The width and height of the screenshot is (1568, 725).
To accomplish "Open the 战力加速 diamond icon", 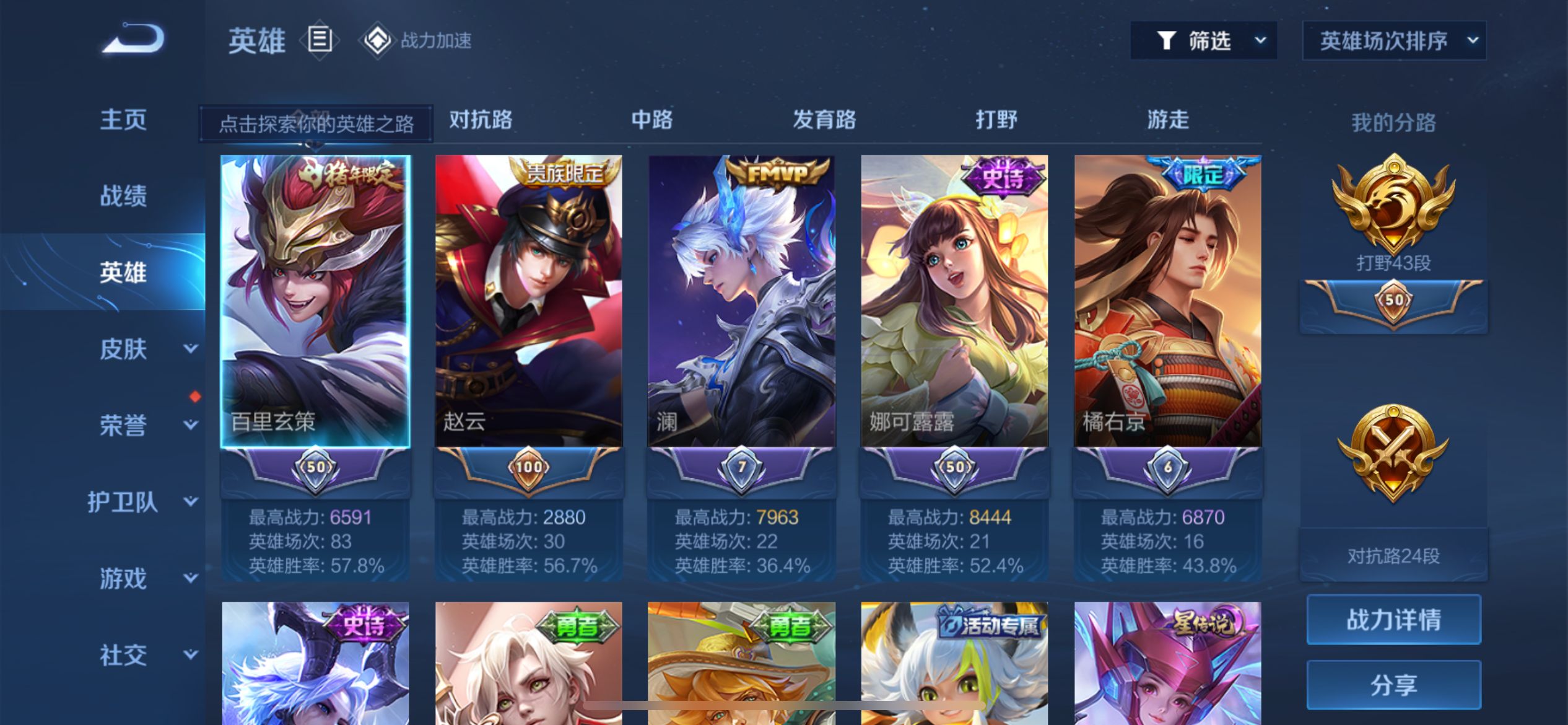I will point(380,41).
